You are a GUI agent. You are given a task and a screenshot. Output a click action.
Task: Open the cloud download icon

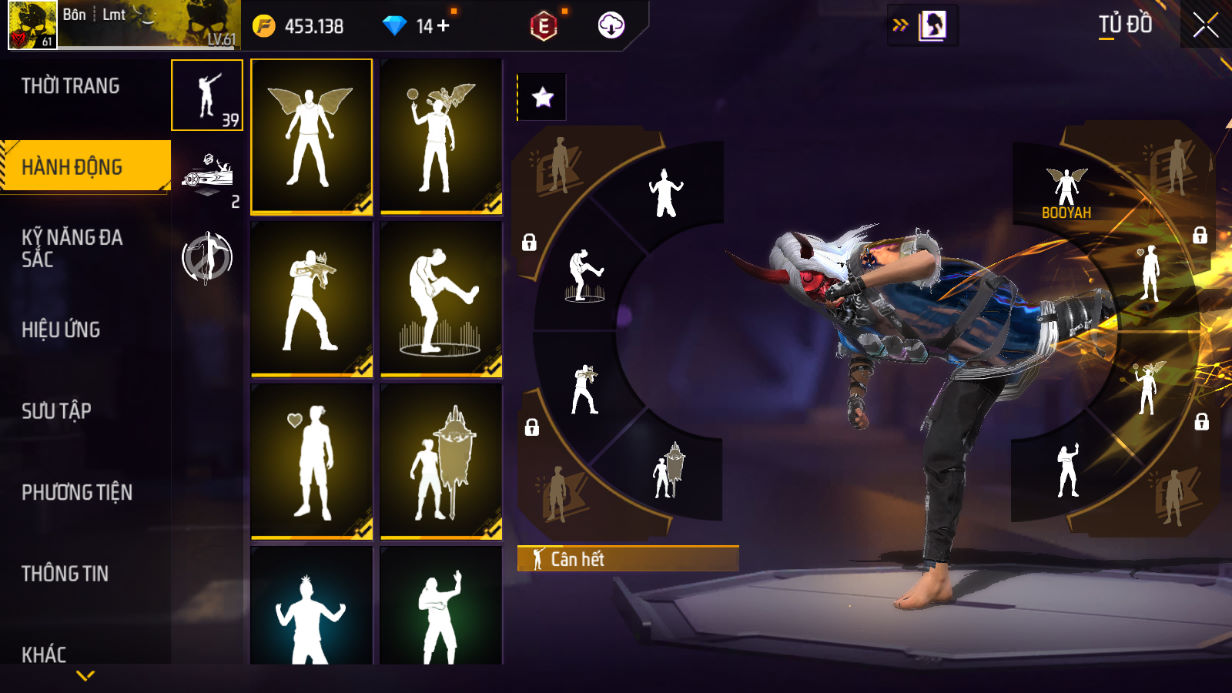pyautogui.click(x=611, y=26)
